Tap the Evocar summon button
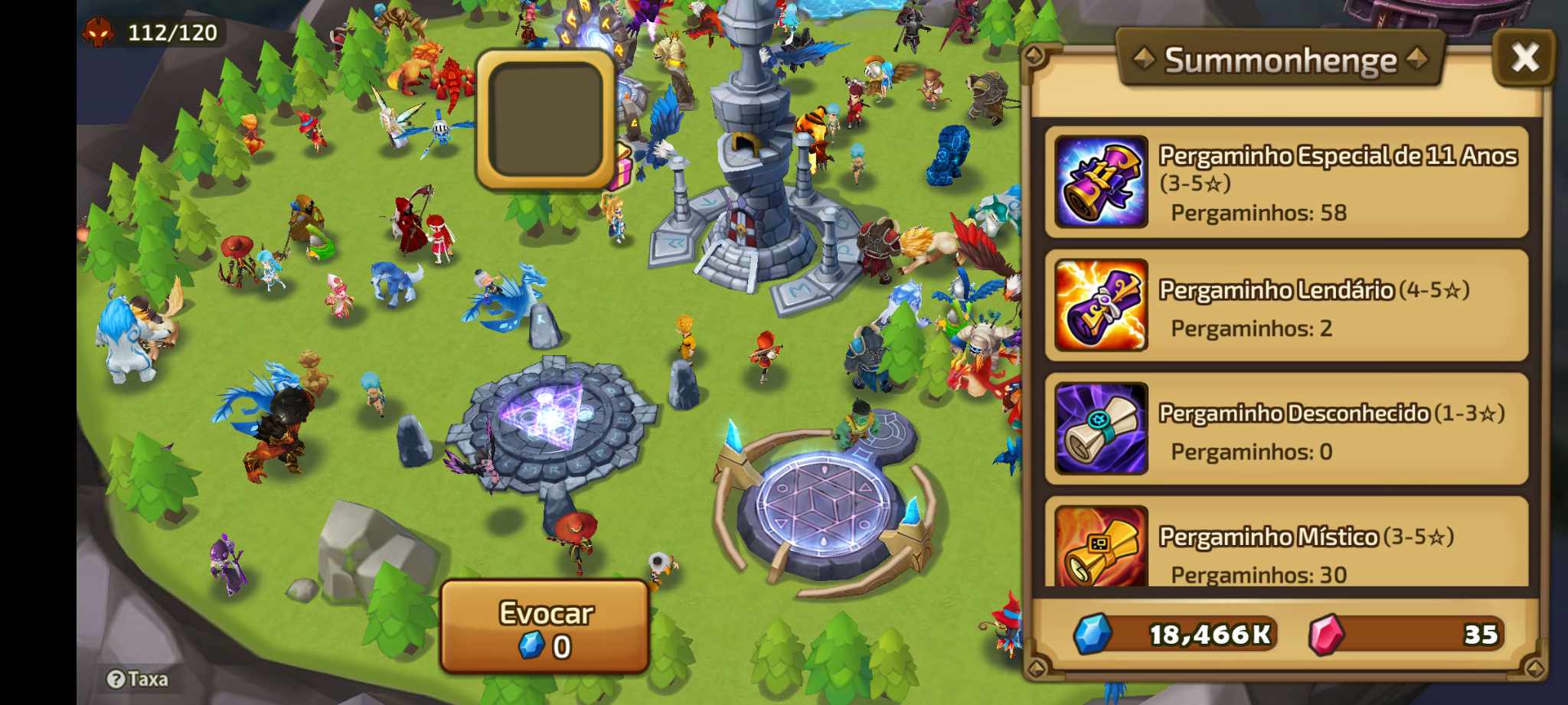Screen dimensions: 1568x705 (x=545, y=627)
